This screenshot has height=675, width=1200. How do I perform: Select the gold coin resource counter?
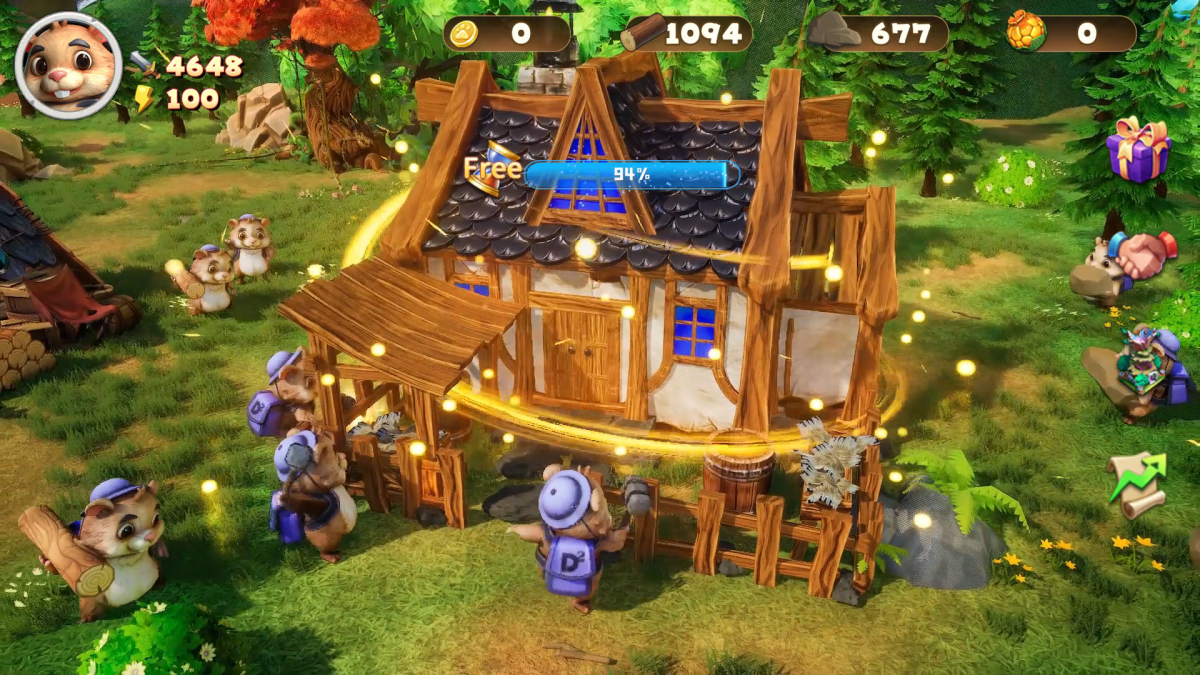[507, 34]
